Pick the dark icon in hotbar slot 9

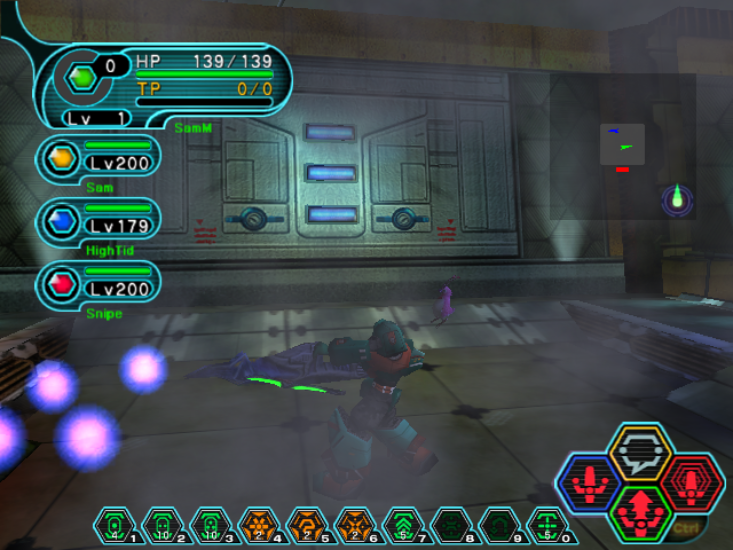(x=498, y=524)
